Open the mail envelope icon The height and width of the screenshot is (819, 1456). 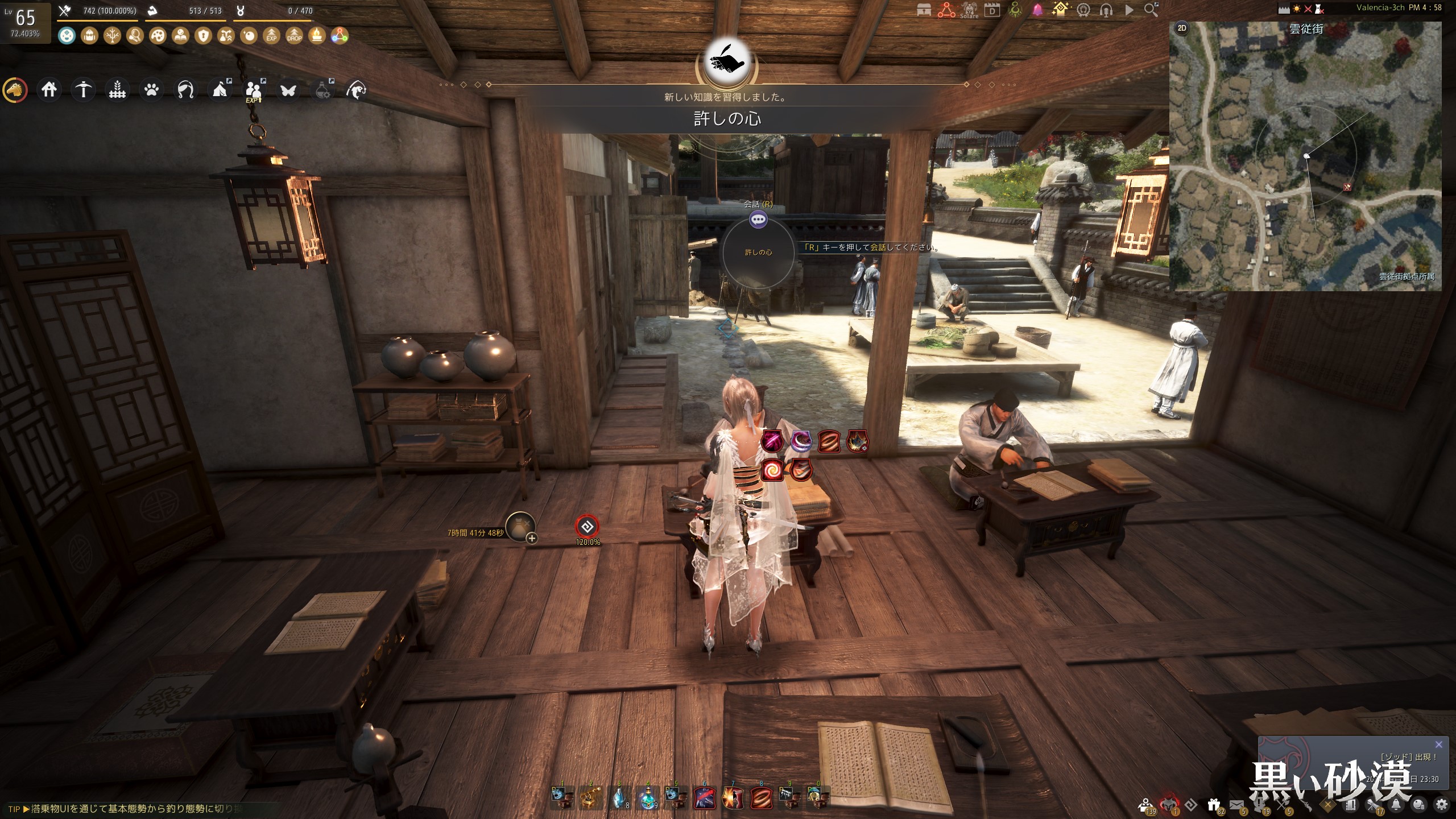click(1236, 804)
